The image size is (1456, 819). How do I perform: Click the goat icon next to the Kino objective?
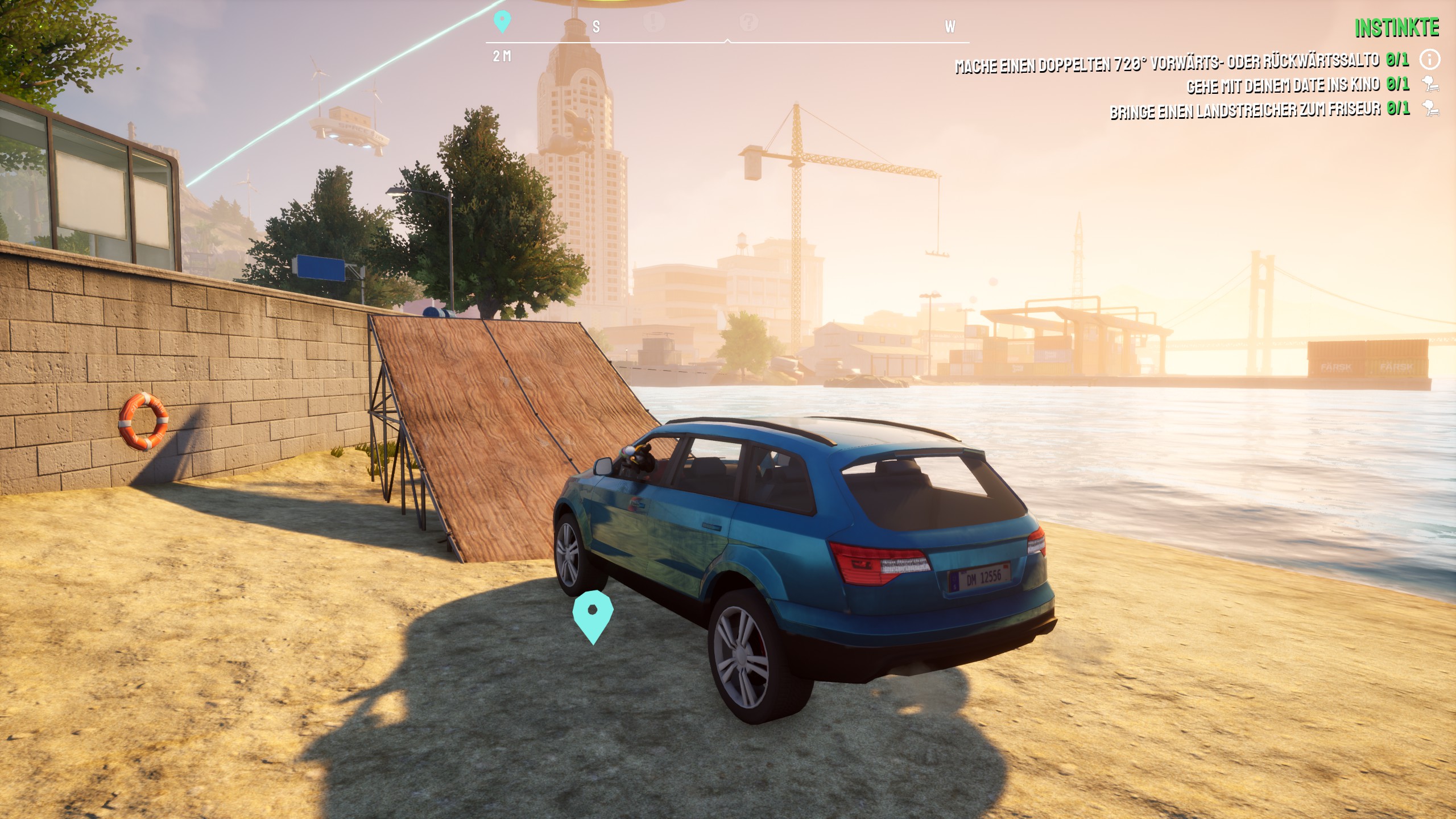(1429, 85)
